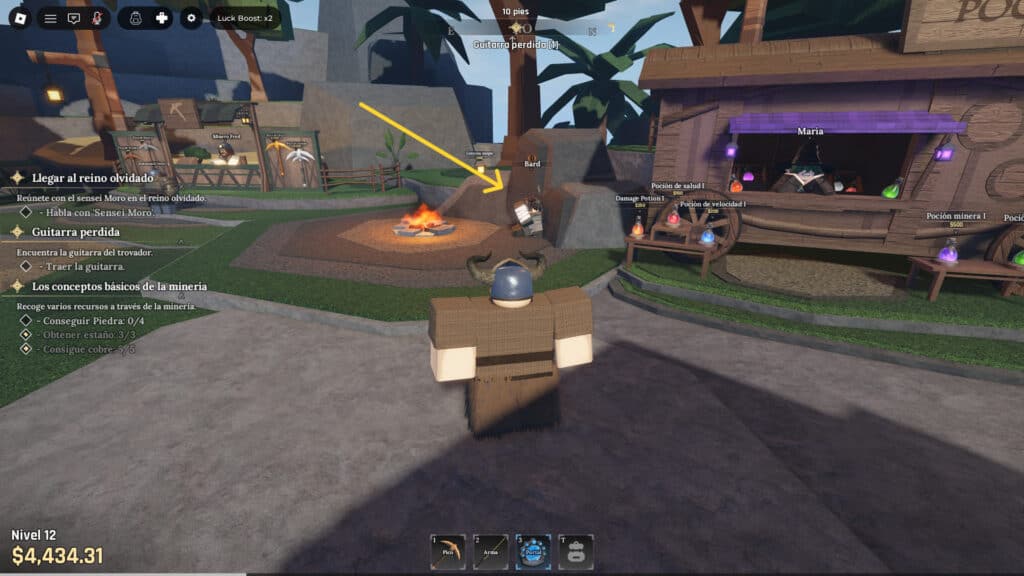This screenshot has width=1024, height=576.
Task: Toggle the muted microphone icon
Action: (x=97, y=18)
